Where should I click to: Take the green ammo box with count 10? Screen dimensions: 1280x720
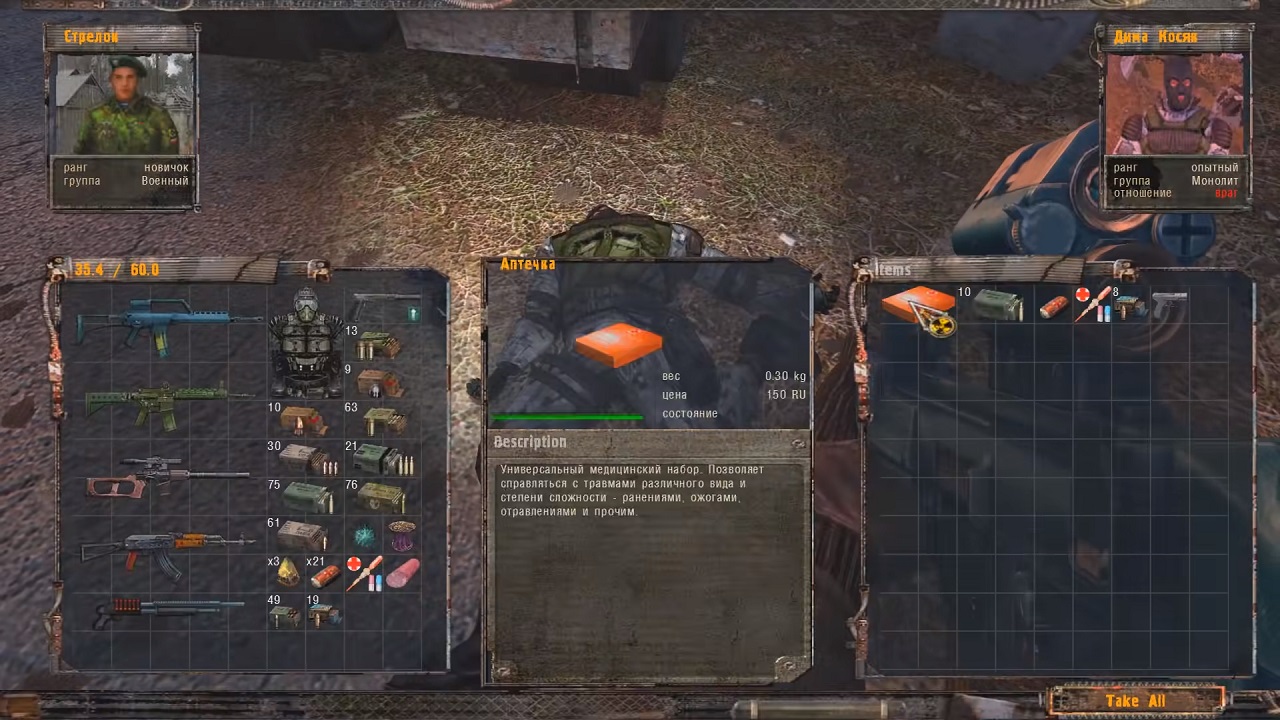998,306
